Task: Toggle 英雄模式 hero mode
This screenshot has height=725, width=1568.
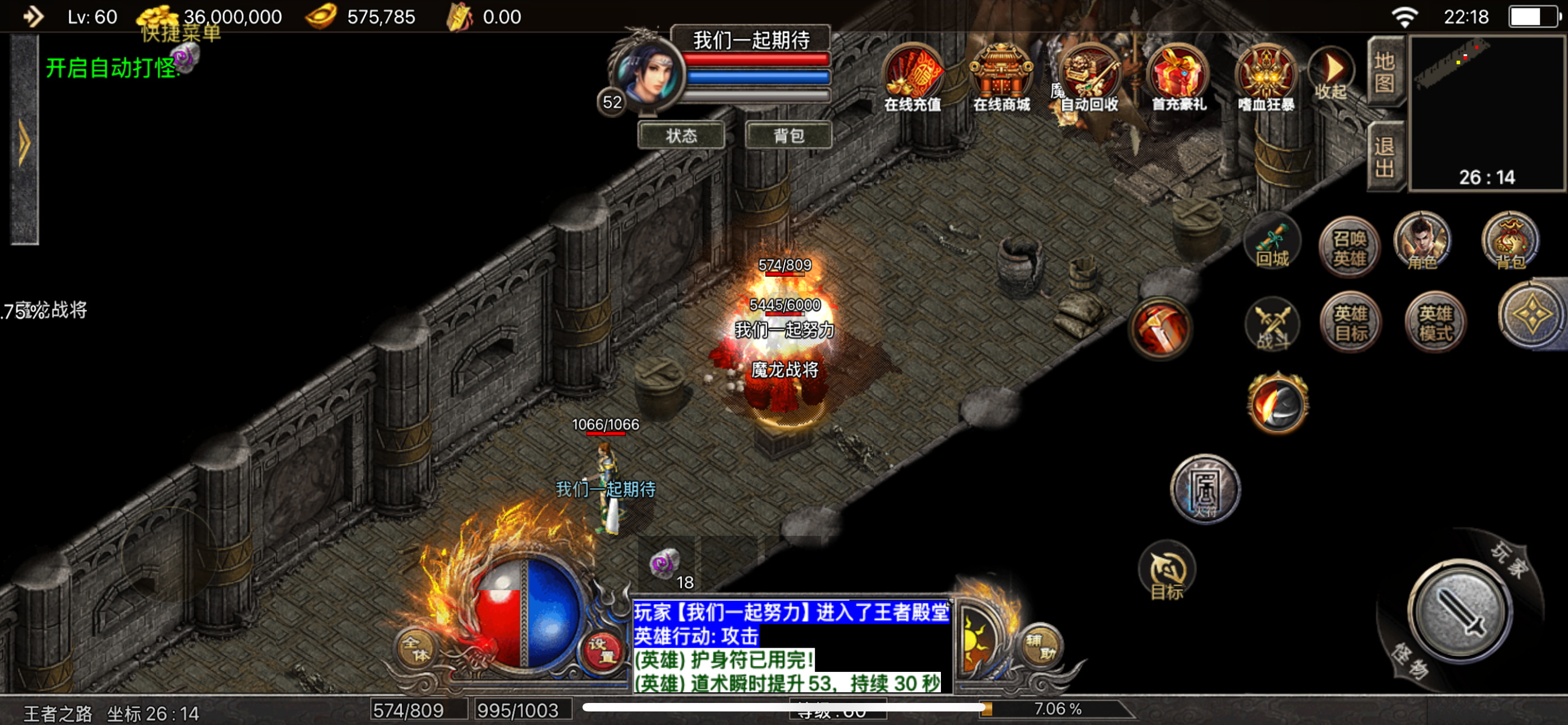Action: click(x=1435, y=323)
